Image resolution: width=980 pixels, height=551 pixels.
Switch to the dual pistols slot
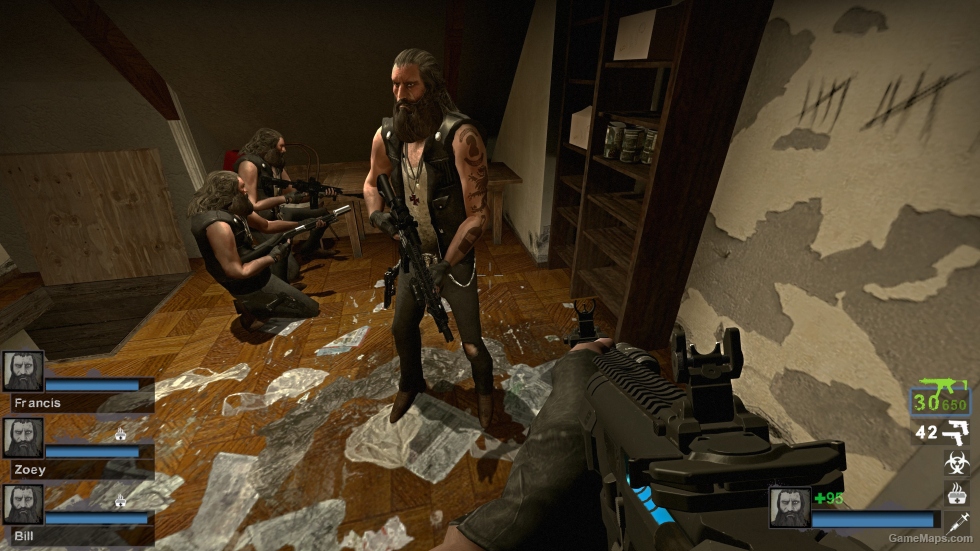coord(956,432)
